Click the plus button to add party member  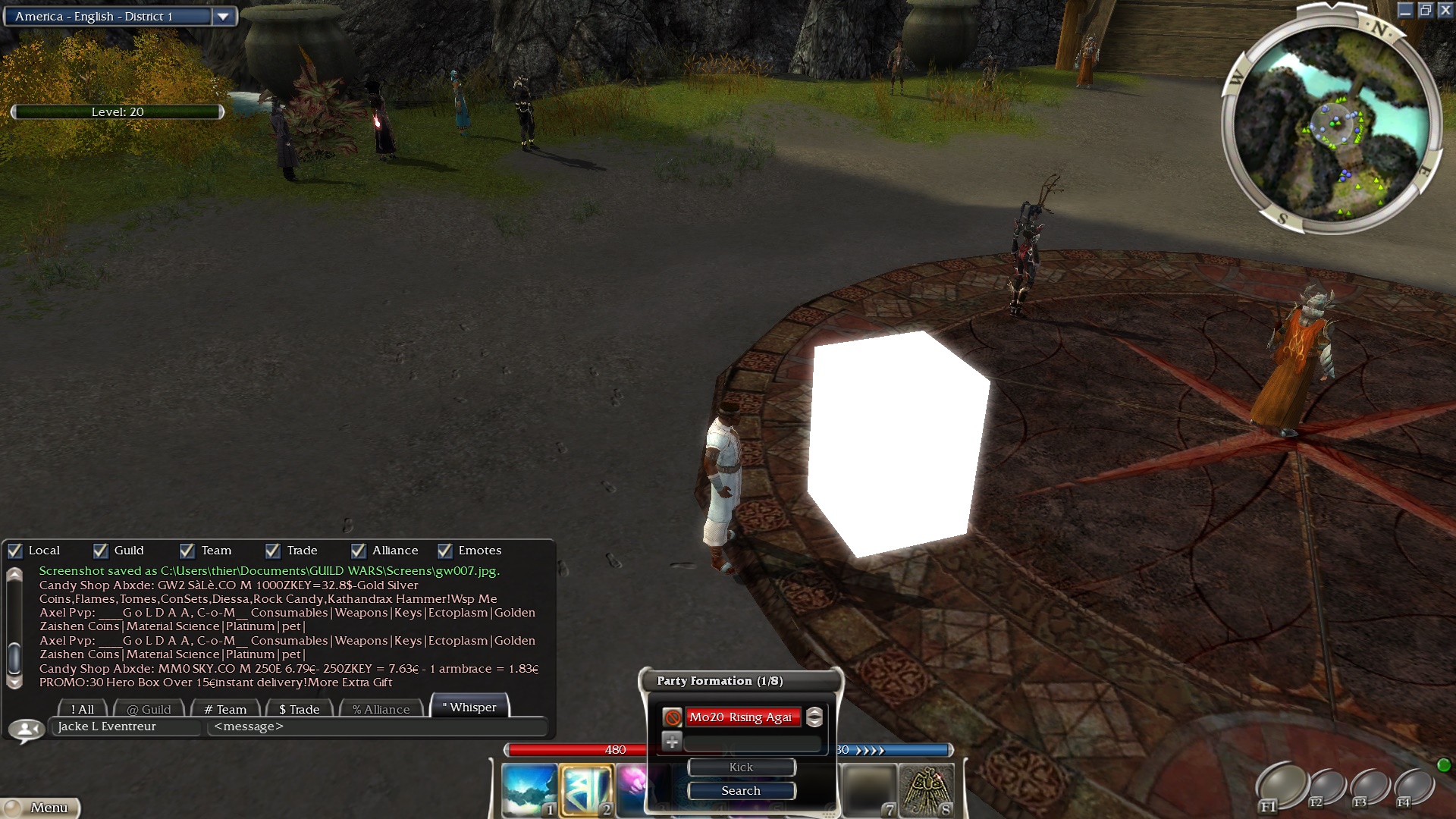coord(672,742)
